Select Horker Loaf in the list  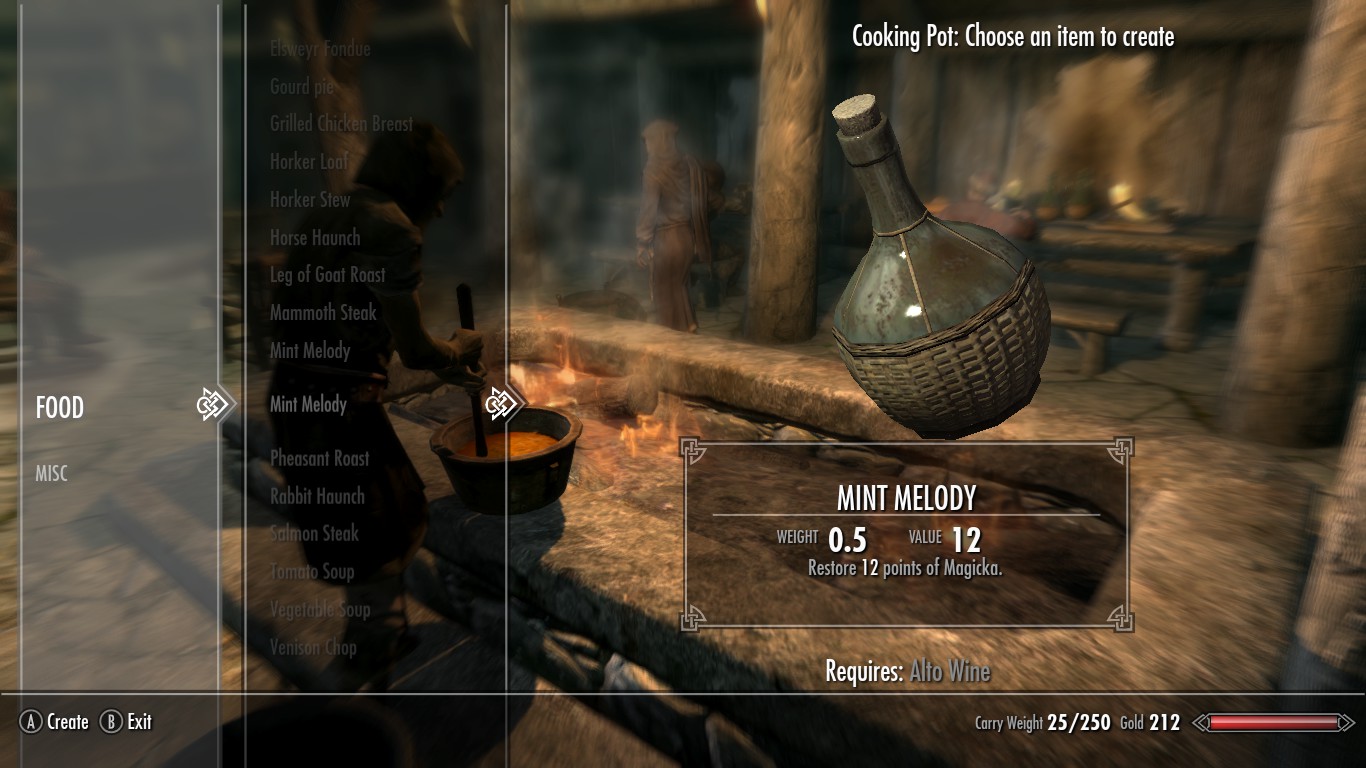(308, 162)
